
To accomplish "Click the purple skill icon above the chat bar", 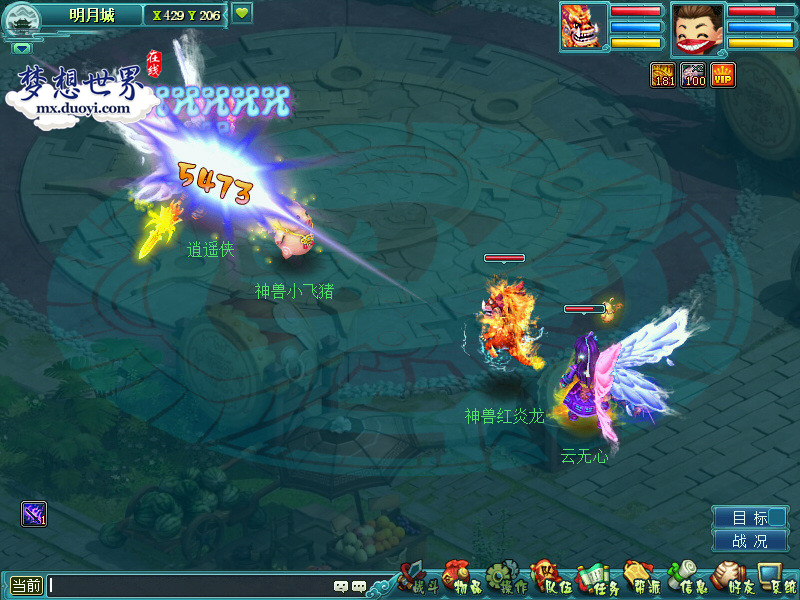I will pyautogui.click(x=34, y=514).
